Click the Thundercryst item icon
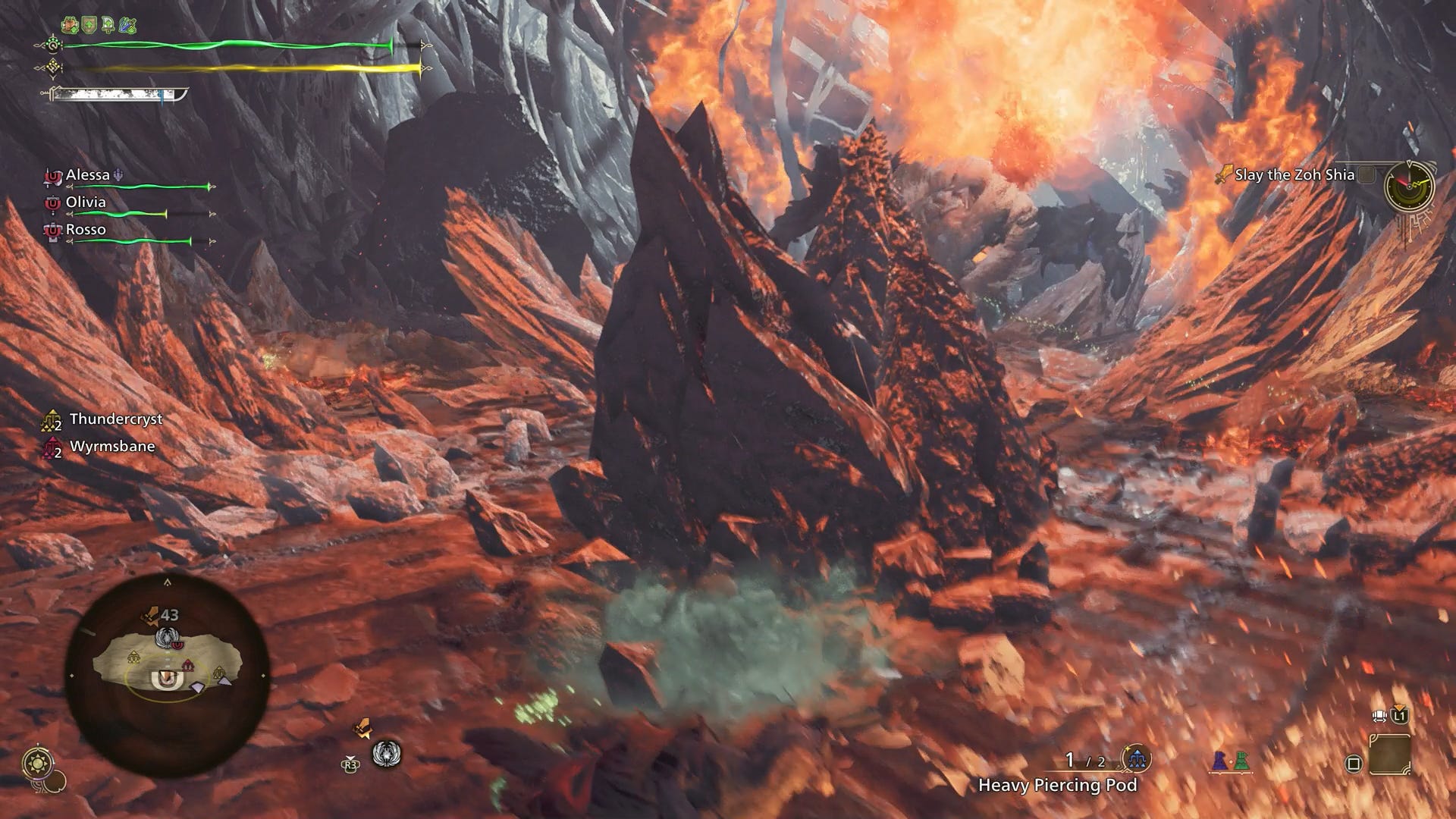This screenshot has width=1456, height=819. click(51, 419)
